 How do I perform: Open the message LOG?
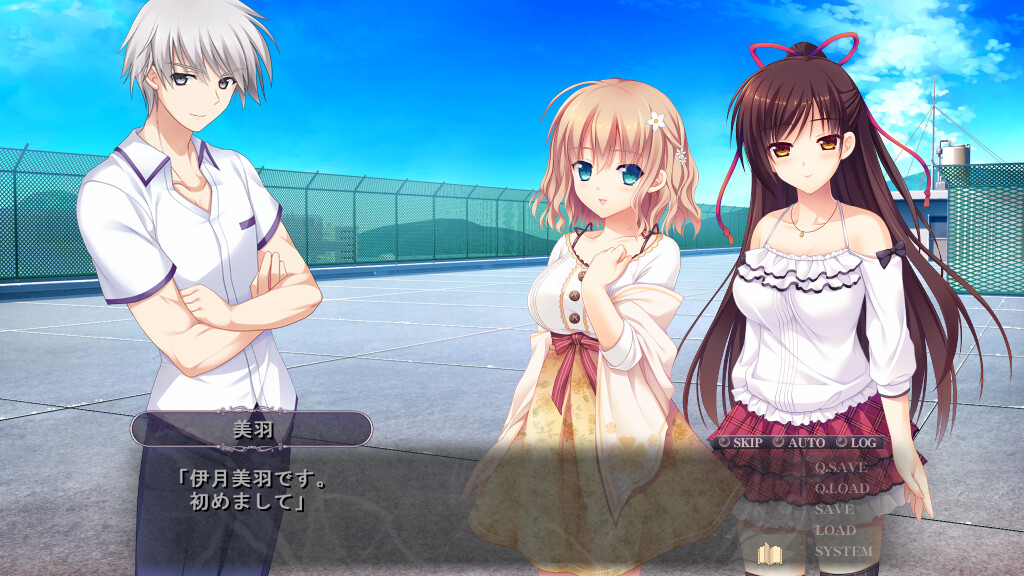pos(857,442)
